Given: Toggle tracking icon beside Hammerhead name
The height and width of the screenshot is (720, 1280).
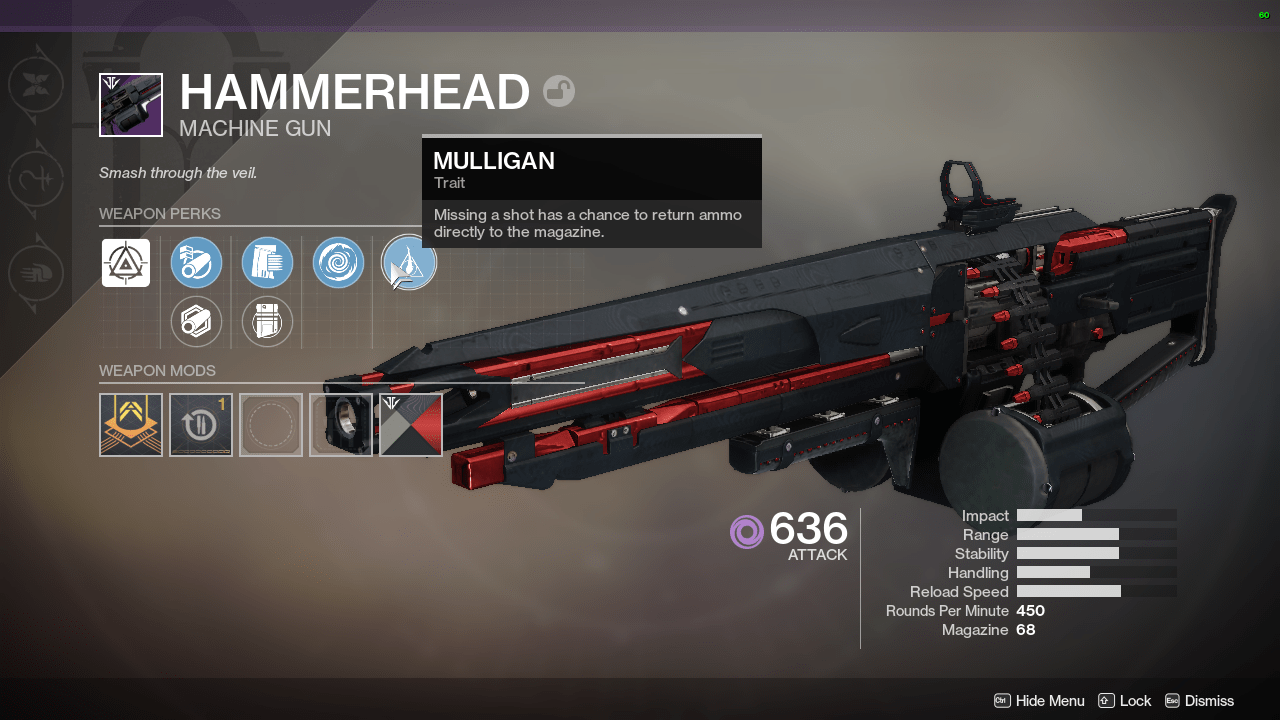Looking at the screenshot, I should pos(559,90).
